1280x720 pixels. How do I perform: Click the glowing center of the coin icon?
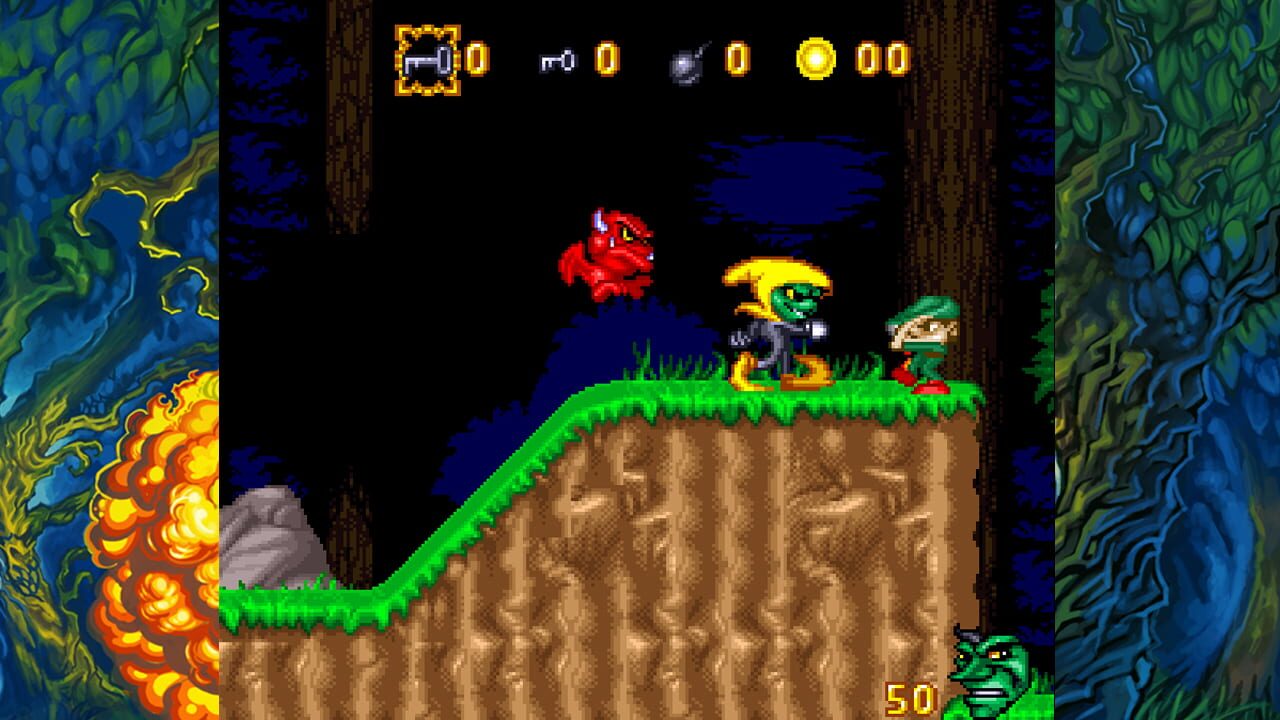(817, 62)
